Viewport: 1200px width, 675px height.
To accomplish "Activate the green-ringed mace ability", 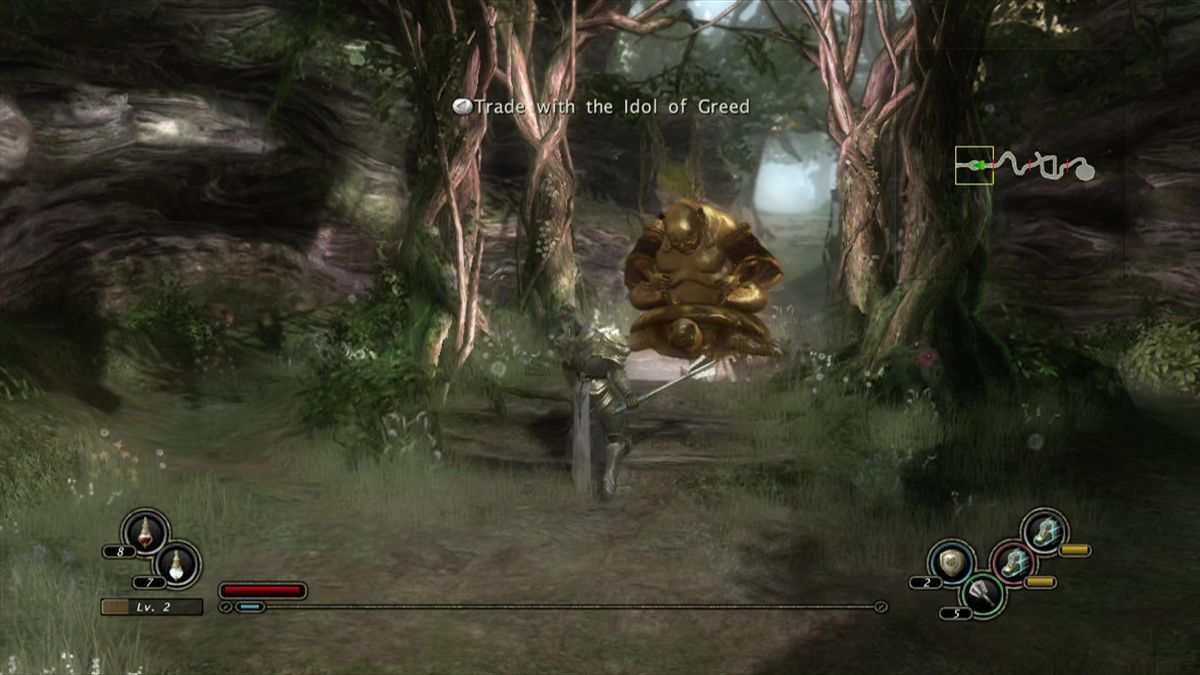I will click(982, 594).
